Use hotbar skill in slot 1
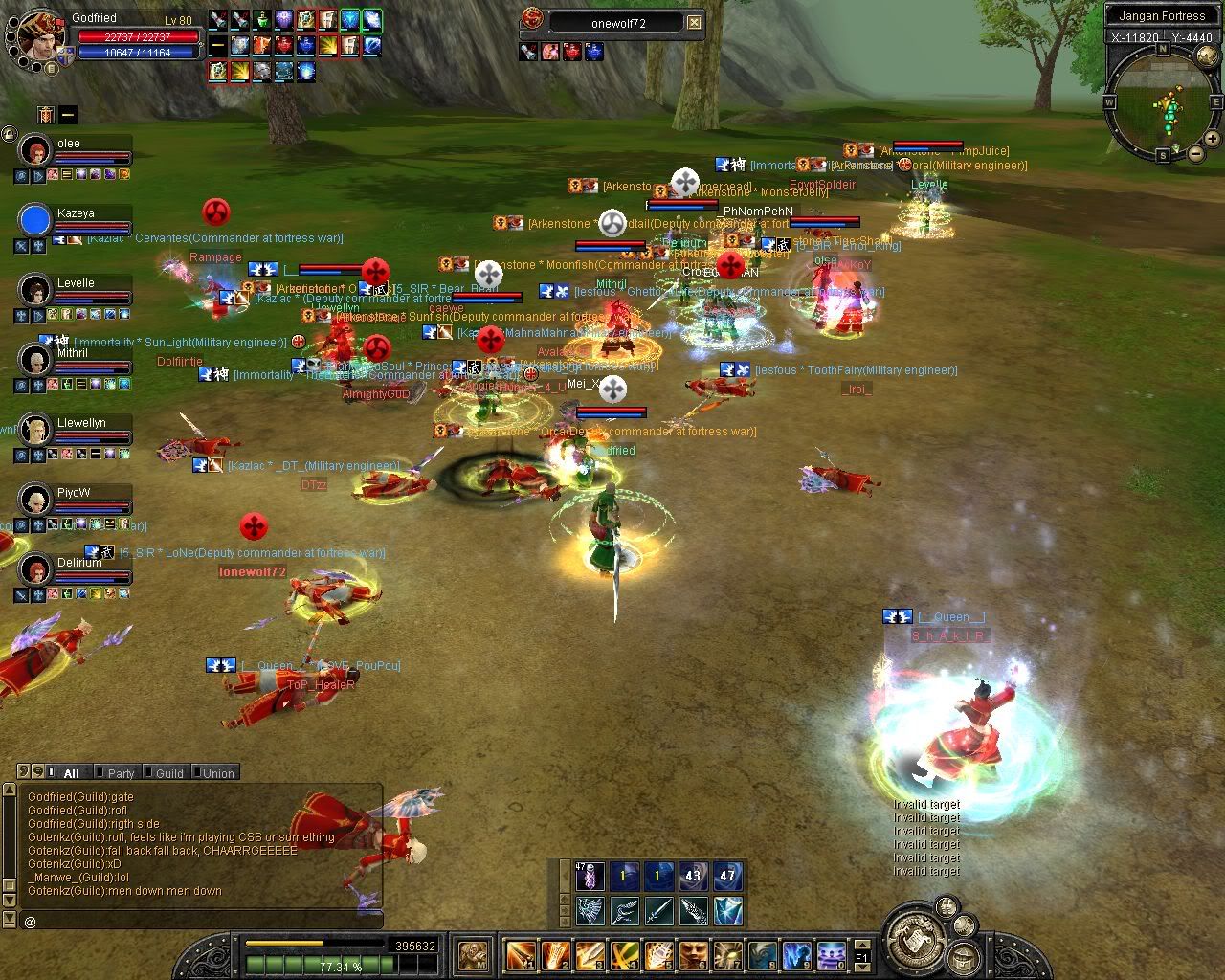Screen dimensions: 1225x980 click(522, 954)
